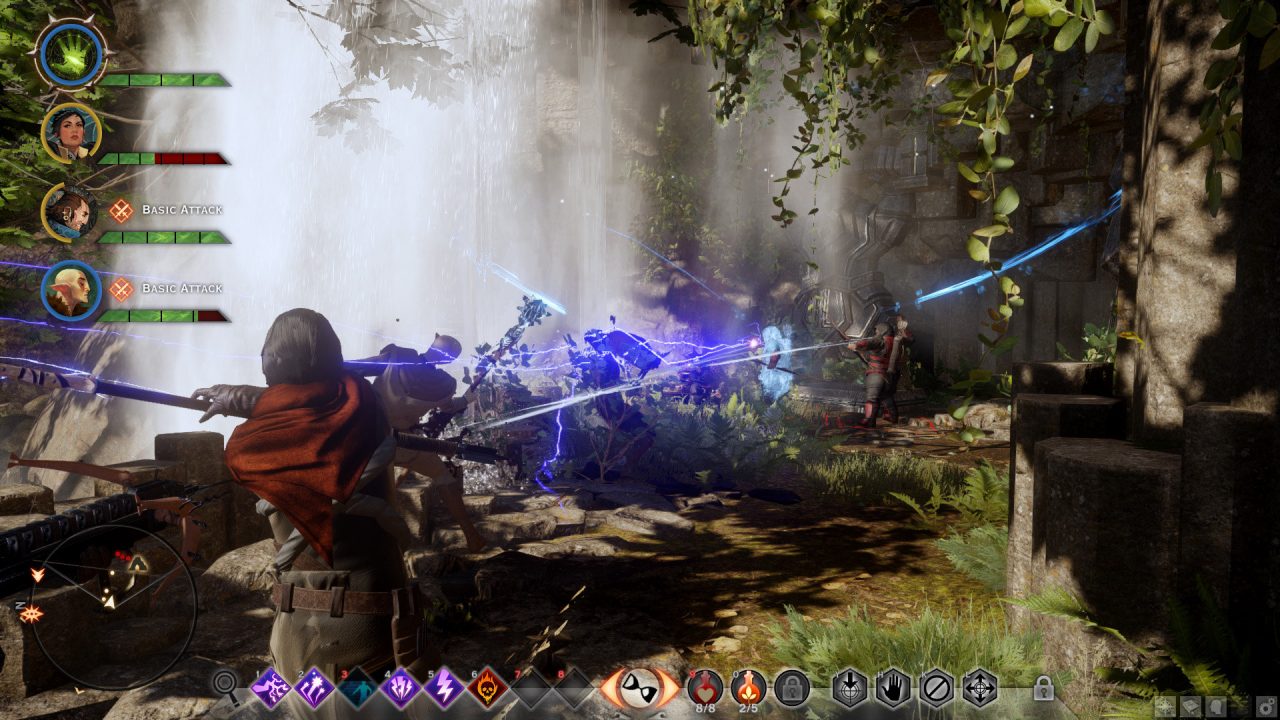Issue the attack-target command with the crosshair arrow icon
1280x720 pixels.
point(850,687)
